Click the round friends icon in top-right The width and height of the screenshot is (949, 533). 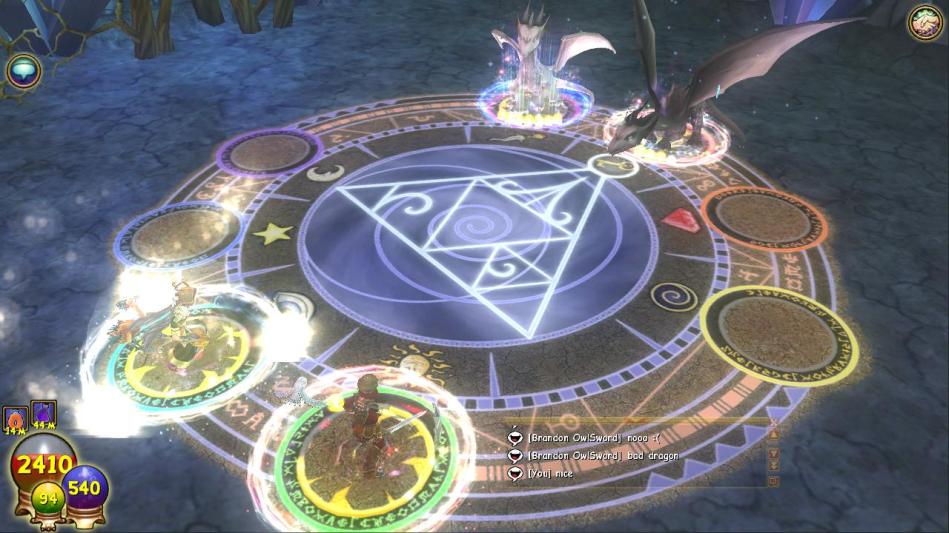(x=925, y=22)
